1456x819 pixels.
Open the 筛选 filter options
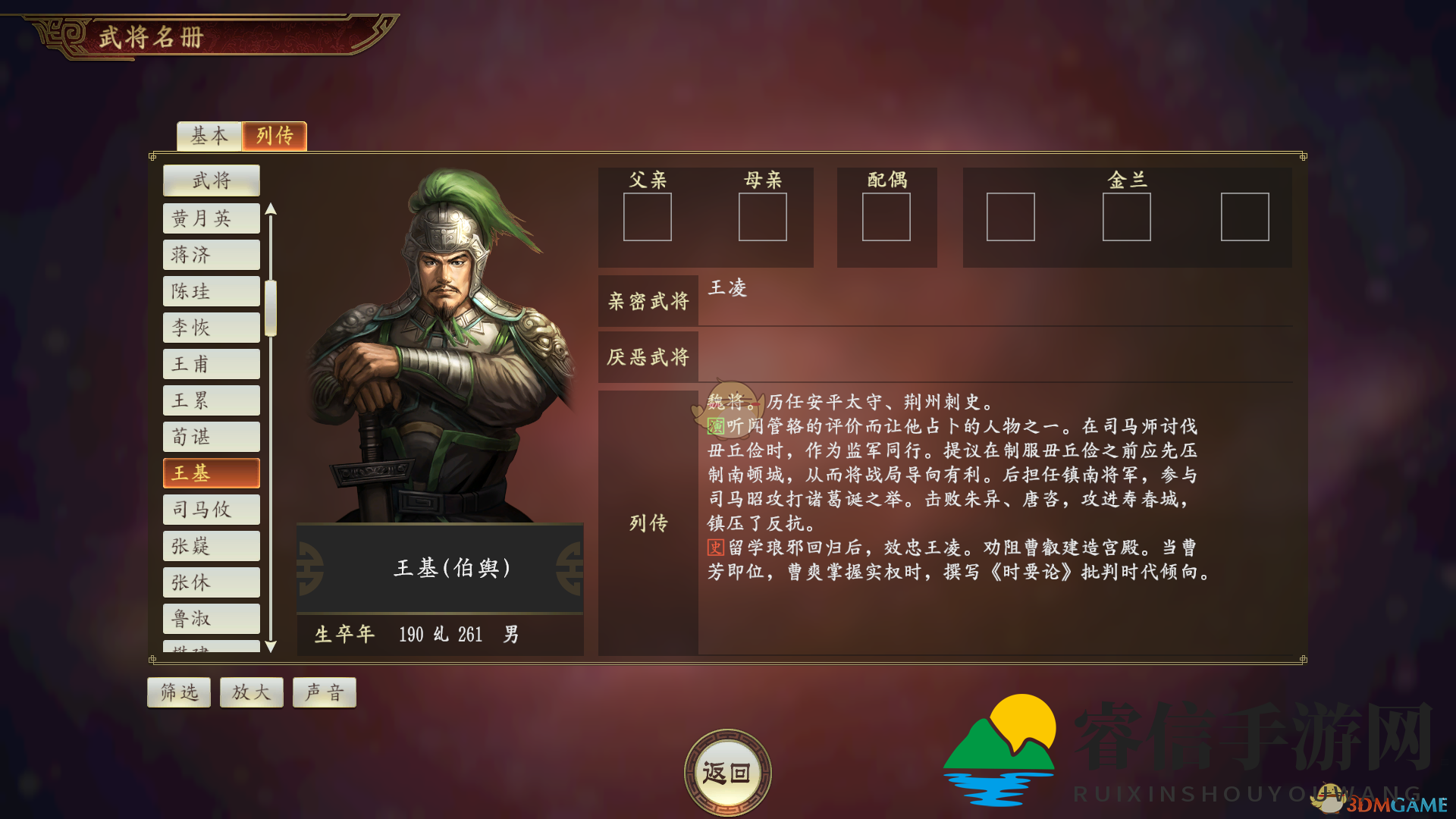178,692
